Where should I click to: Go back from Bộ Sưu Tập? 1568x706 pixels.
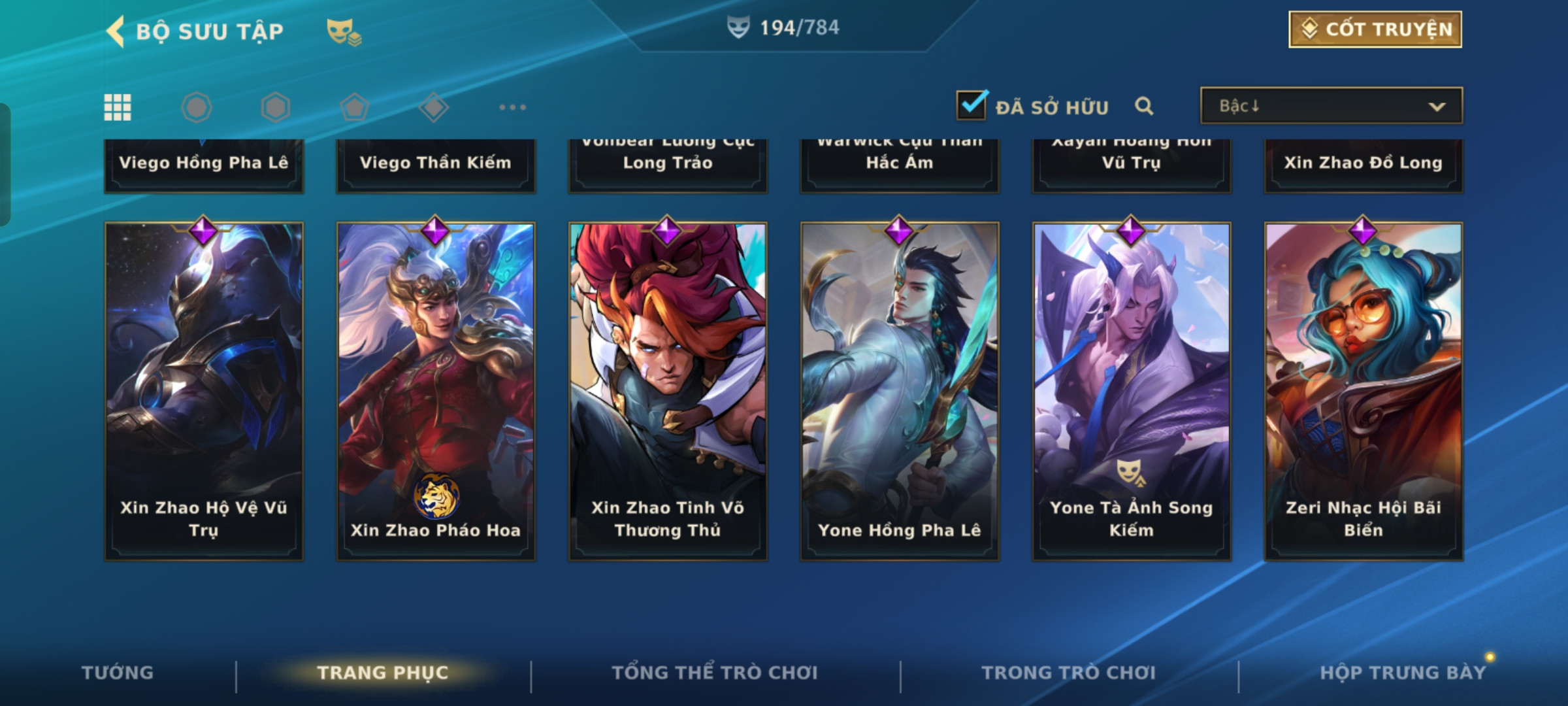click(x=116, y=31)
